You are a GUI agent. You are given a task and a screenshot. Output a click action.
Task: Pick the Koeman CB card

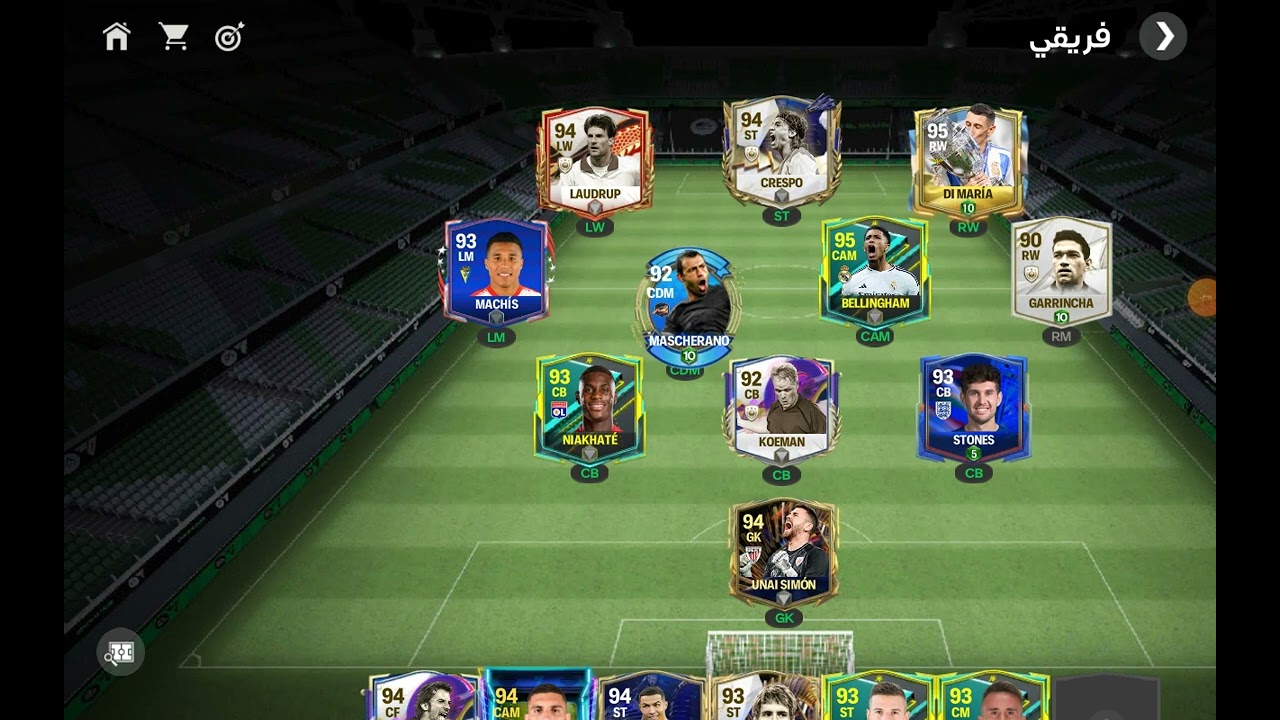pos(782,410)
